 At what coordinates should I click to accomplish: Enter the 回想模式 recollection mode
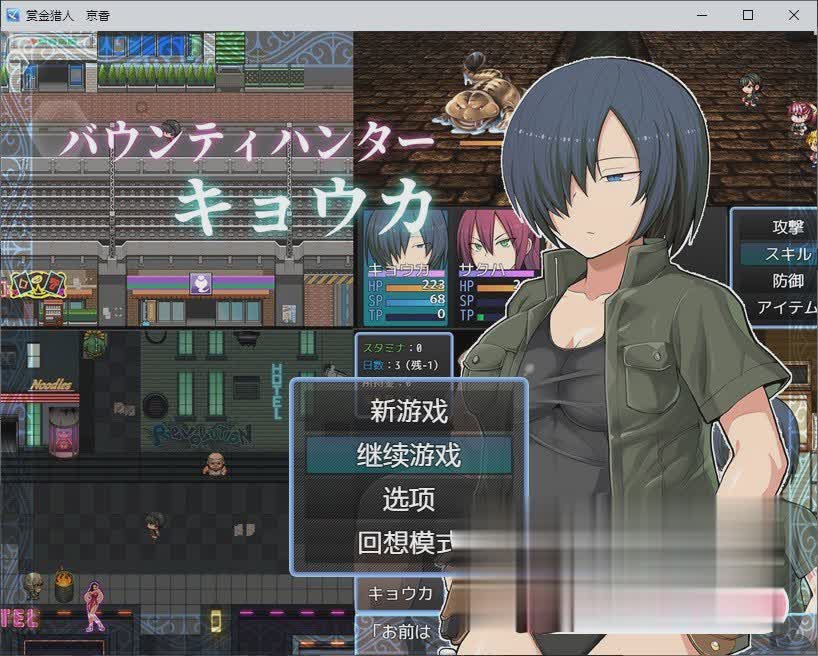405,543
